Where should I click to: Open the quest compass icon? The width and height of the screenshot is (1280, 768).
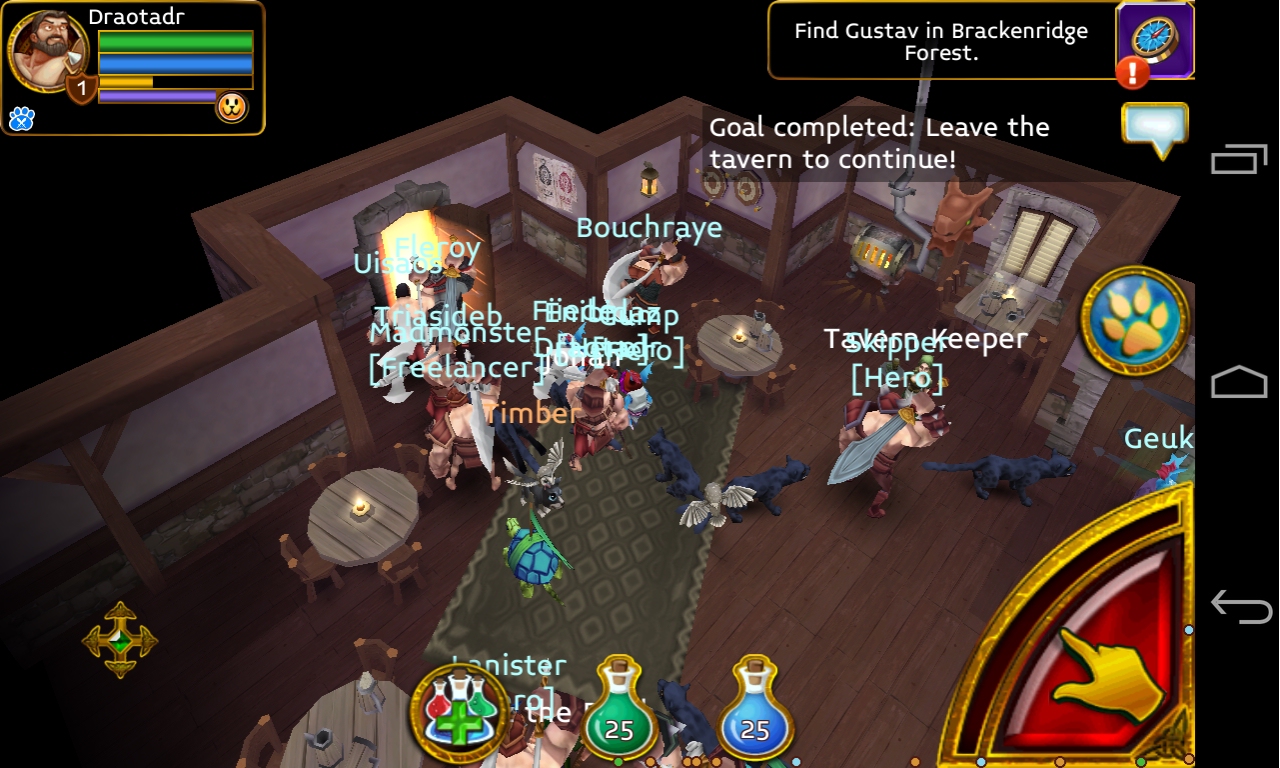coord(1155,40)
